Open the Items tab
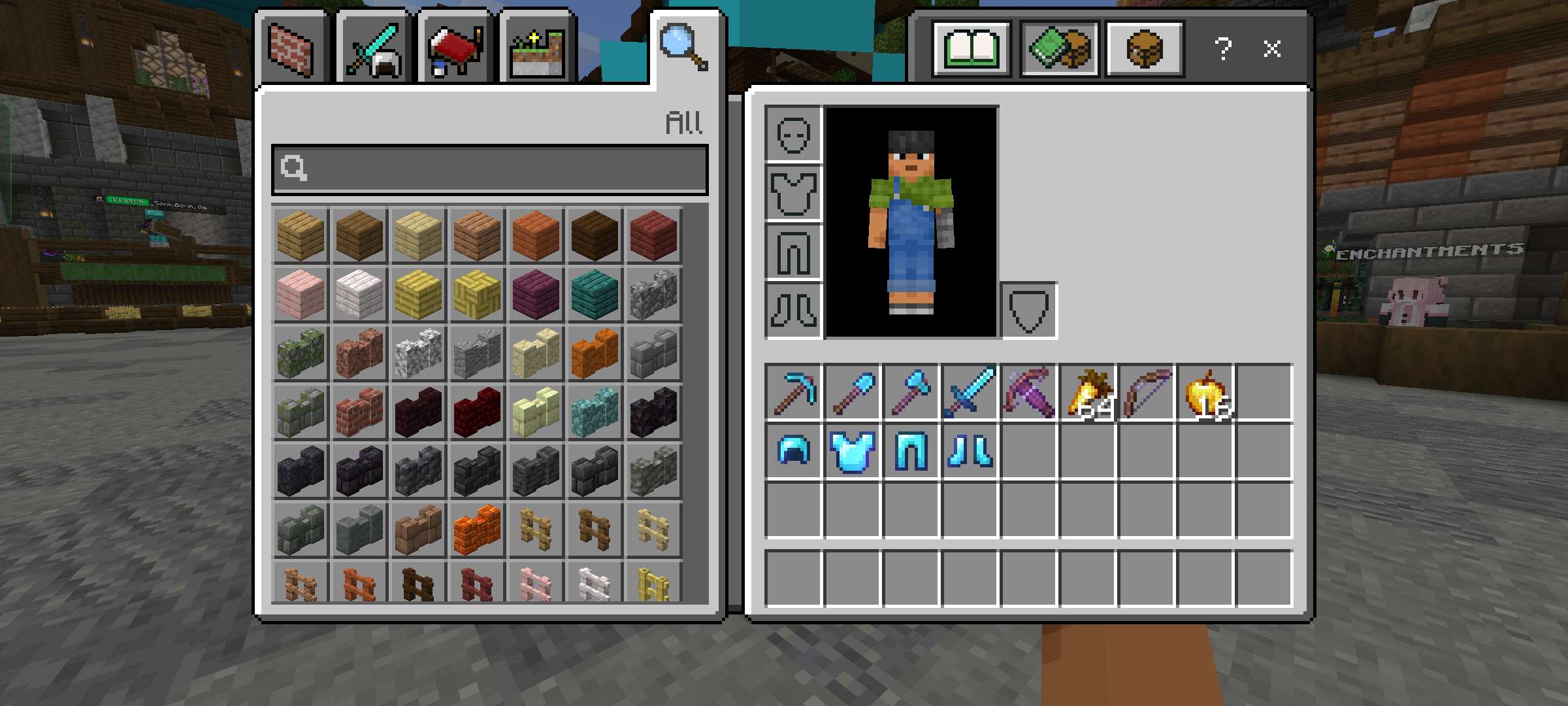The image size is (1568, 706). pos(455,47)
